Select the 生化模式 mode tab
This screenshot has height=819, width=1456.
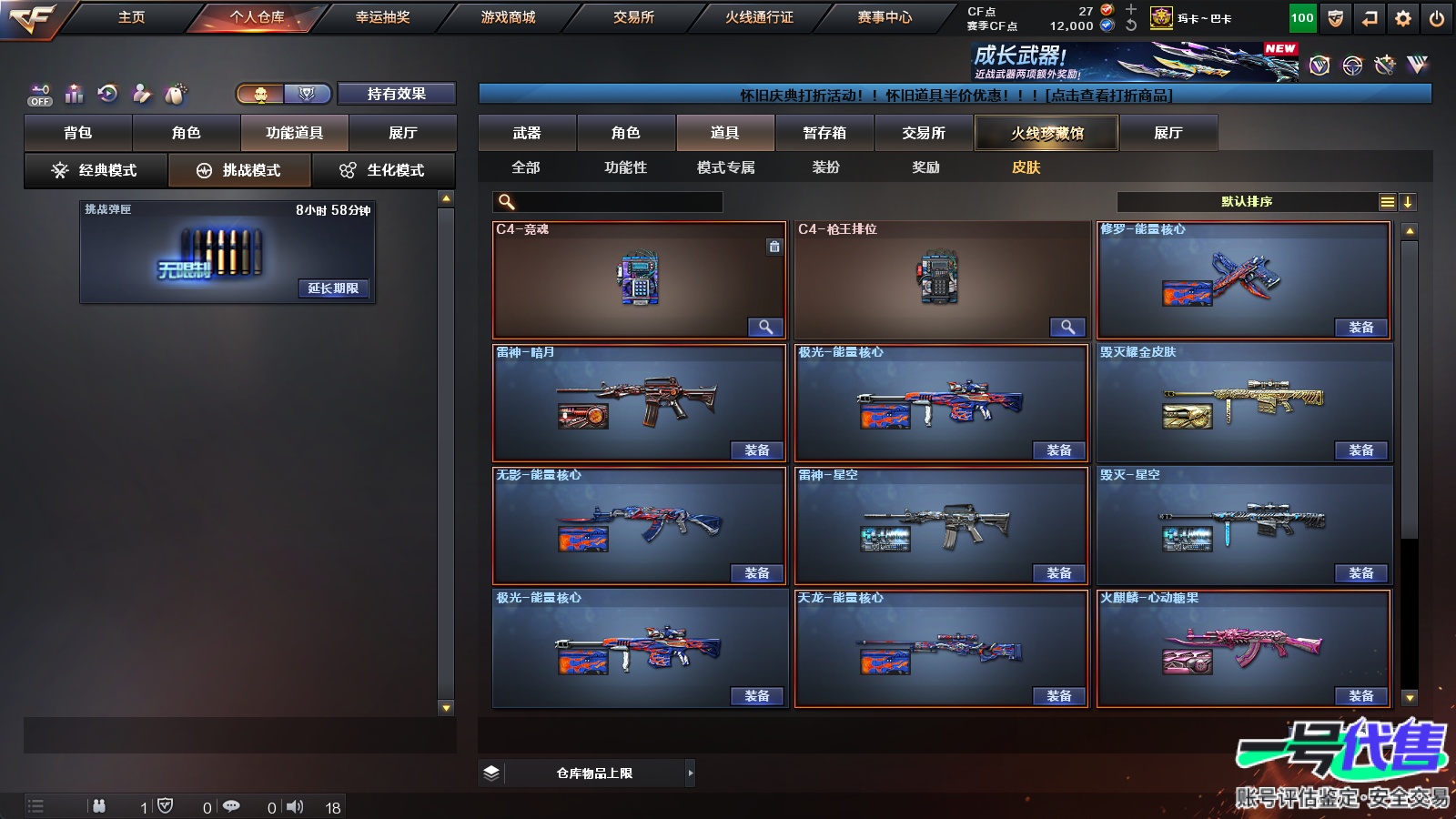pyautogui.click(x=383, y=170)
